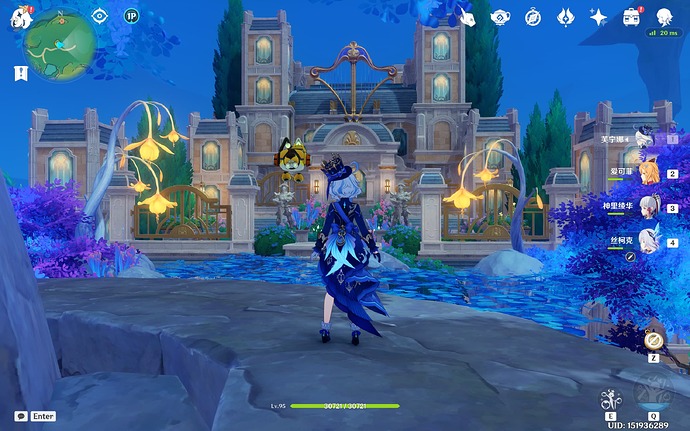Open the circular minimap
Image resolution: width=690 pixels, height=431 pixels.
click(61, 43)
